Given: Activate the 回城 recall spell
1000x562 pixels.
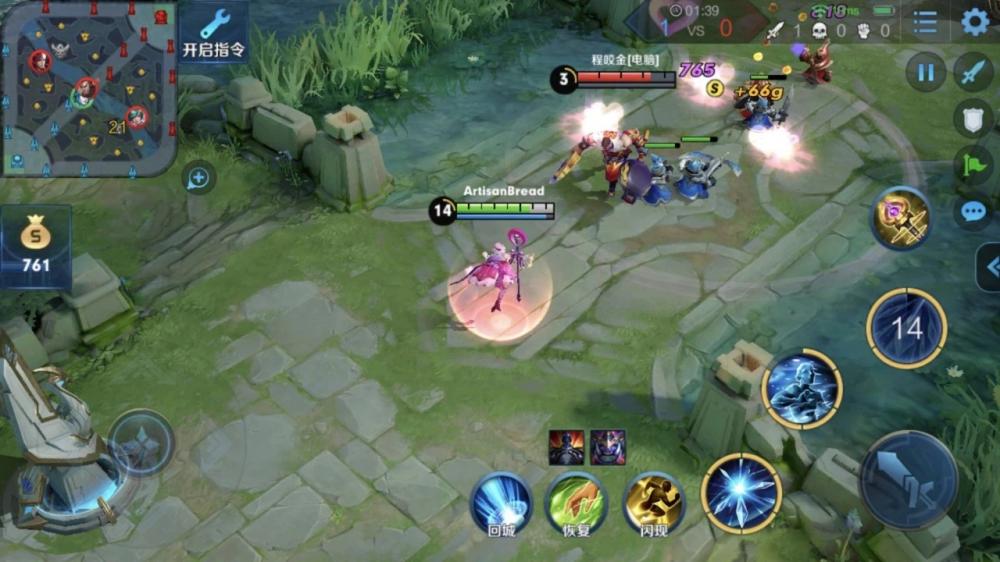Looking at the screenshot, I should [x=501, y=503].
